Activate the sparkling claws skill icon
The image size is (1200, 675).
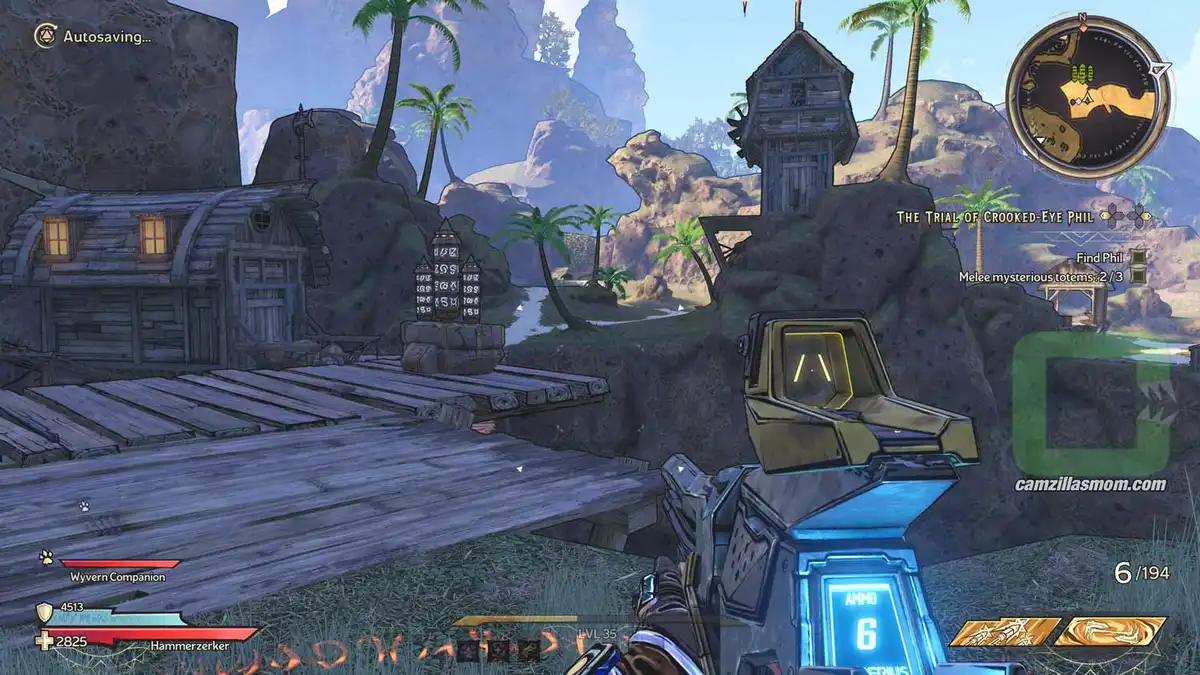click(x=1004, y=632)
